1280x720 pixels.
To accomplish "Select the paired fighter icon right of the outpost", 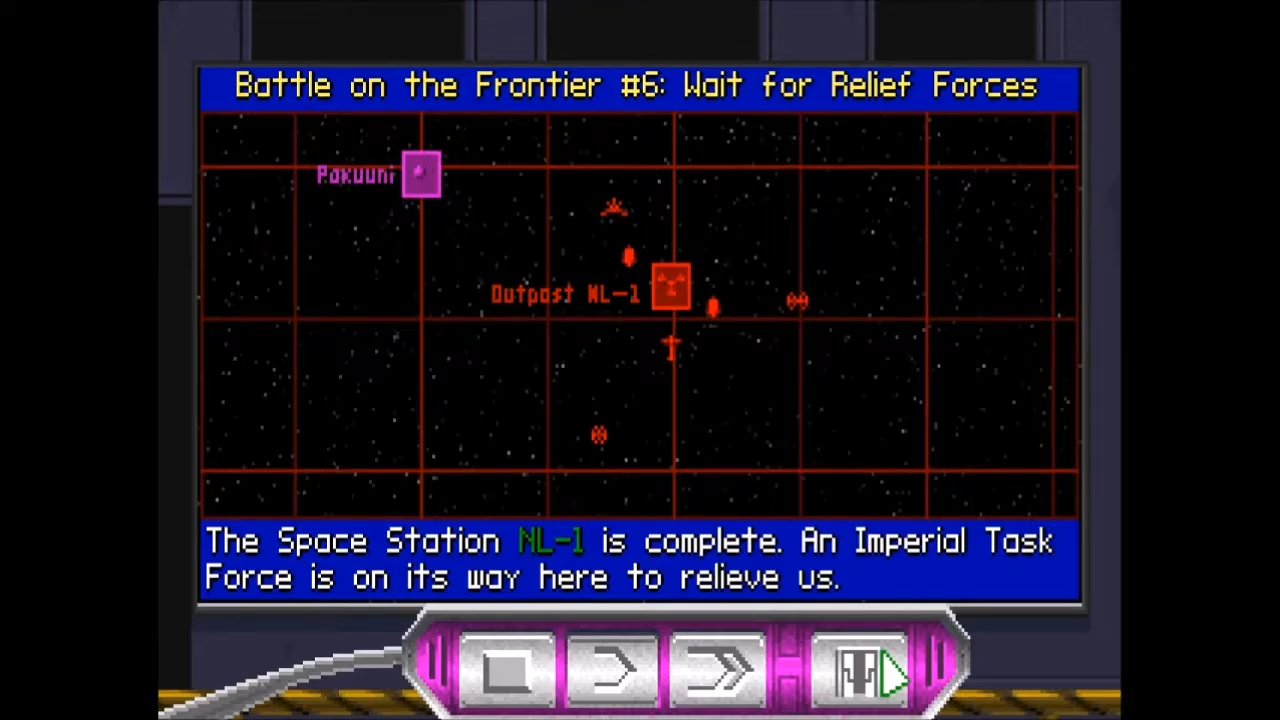I will 797,300.
